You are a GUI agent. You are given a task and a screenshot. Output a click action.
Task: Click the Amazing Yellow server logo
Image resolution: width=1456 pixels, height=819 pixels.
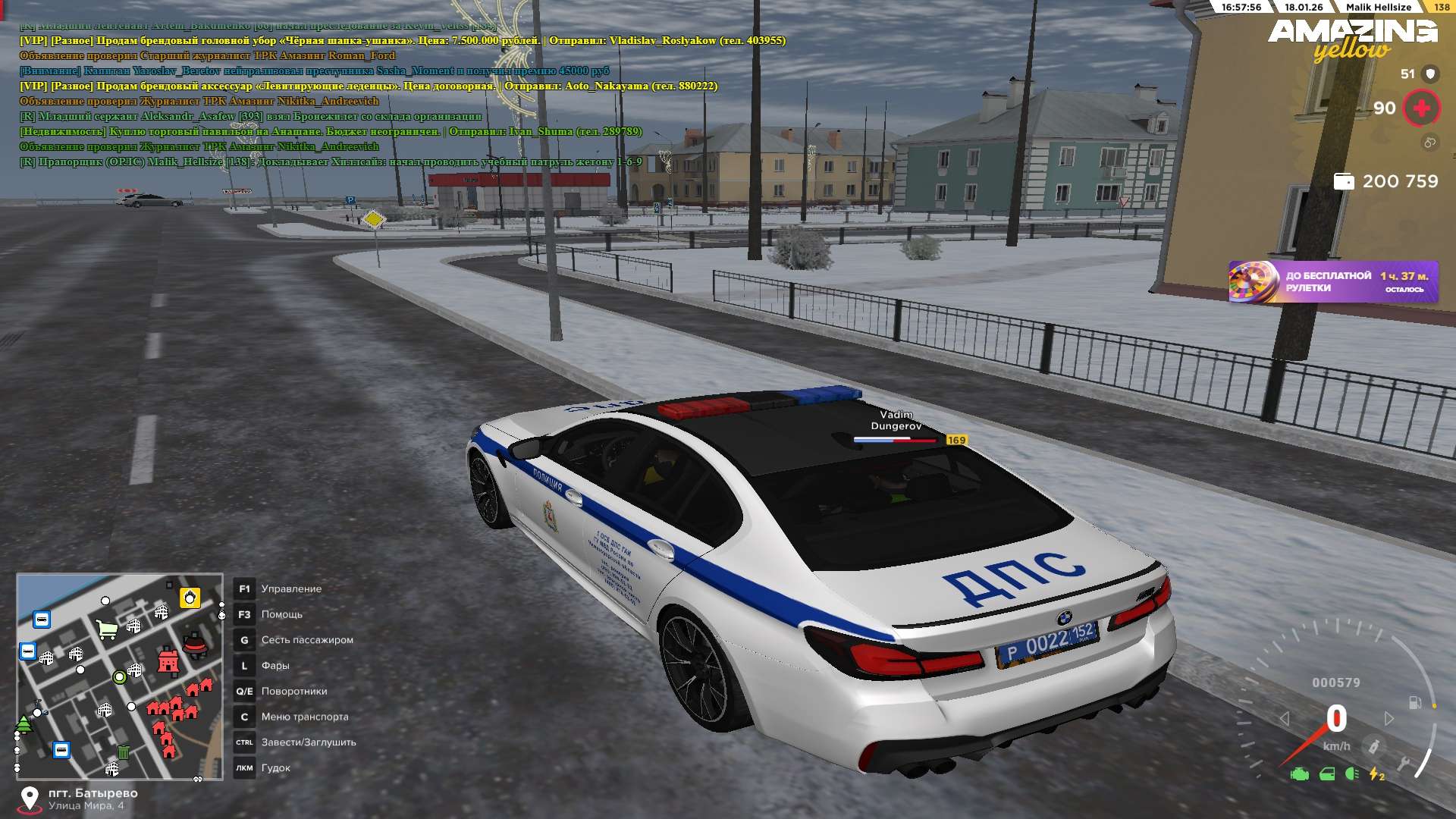coord(1352,39)
